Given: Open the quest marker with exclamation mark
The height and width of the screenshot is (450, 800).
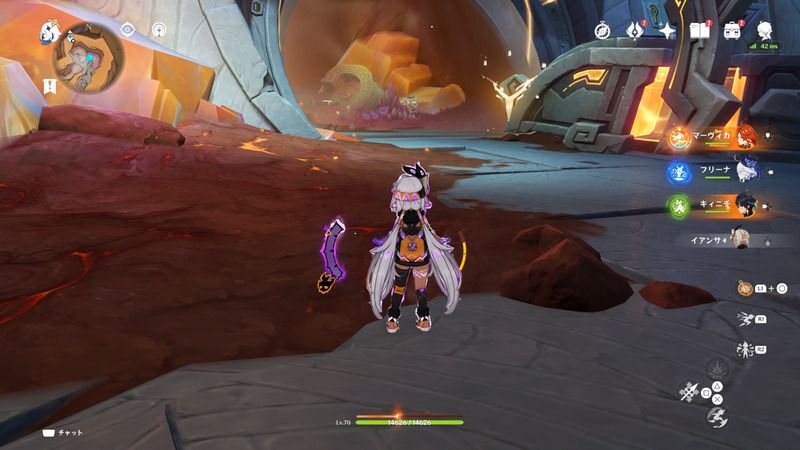Looking at the screenshot, I should point(49,87).
